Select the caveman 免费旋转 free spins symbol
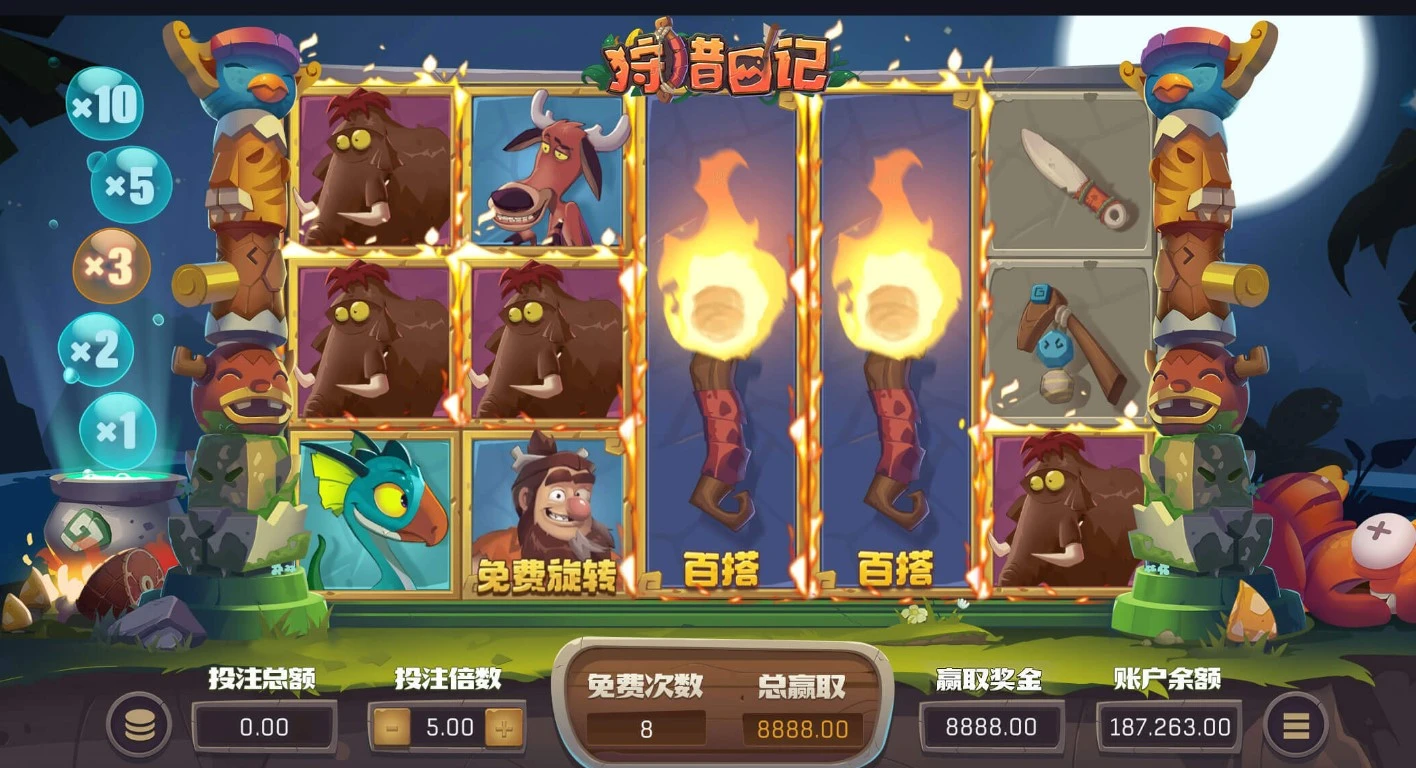The height and width of the screenshot is (768, 1416). (545, 515)
